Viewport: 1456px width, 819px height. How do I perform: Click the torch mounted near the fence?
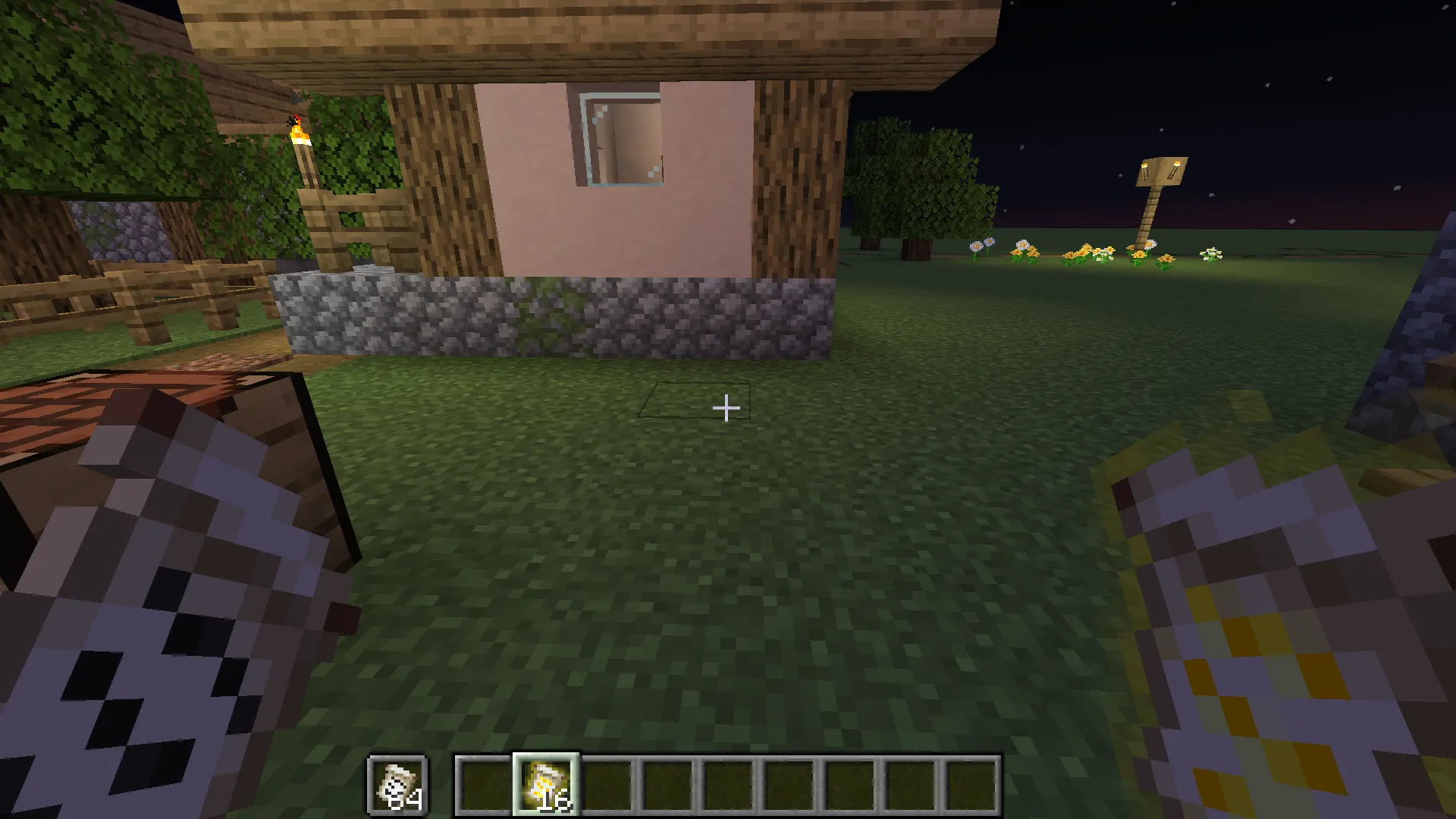(x=300, y=133)
